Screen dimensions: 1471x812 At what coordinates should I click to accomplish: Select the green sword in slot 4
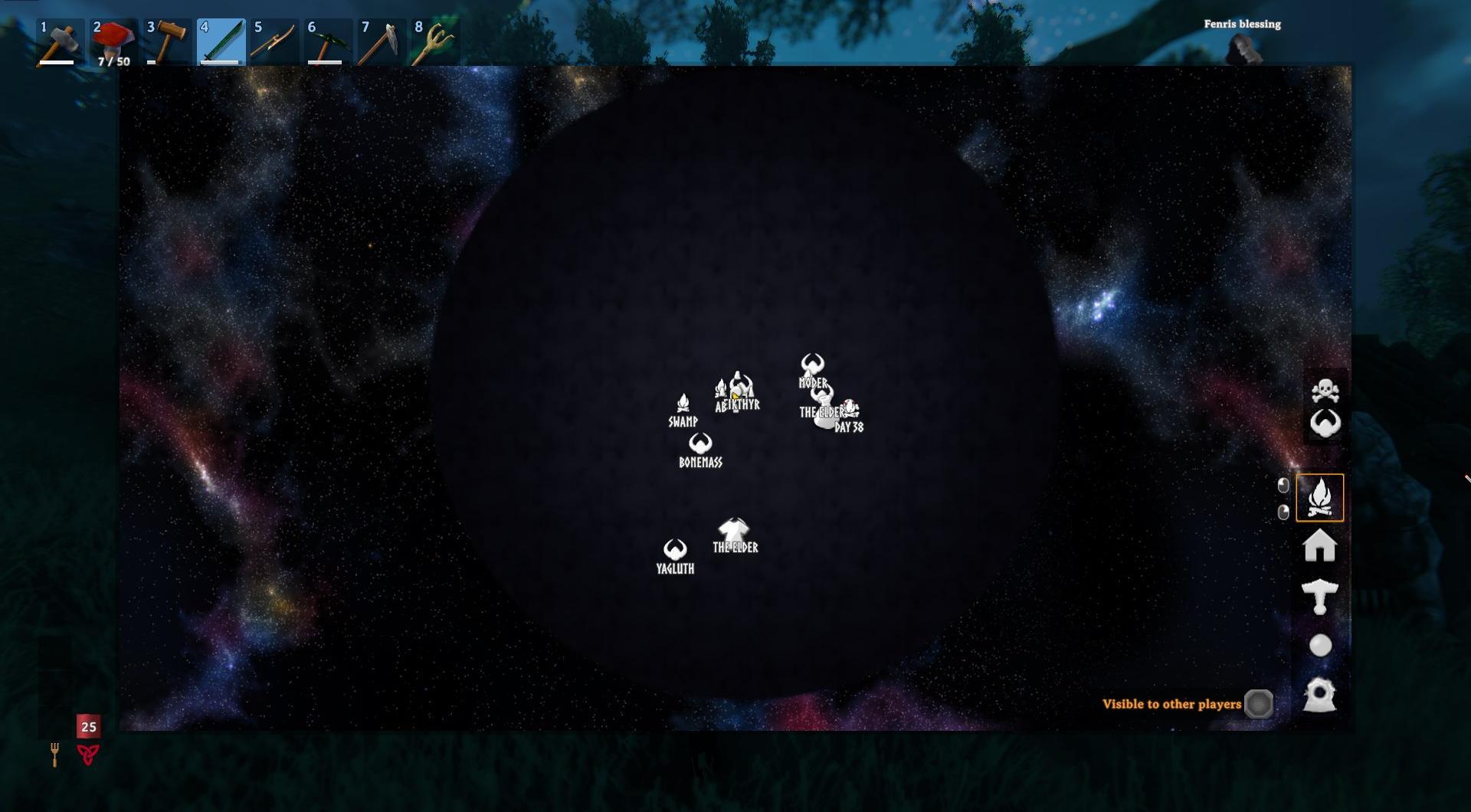click(x=221, y=42)
